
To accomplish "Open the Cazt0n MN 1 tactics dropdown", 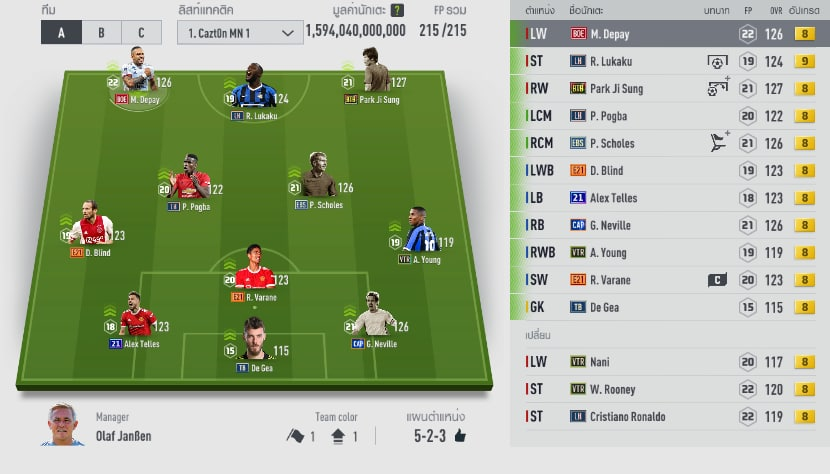I will click(241, 32).
